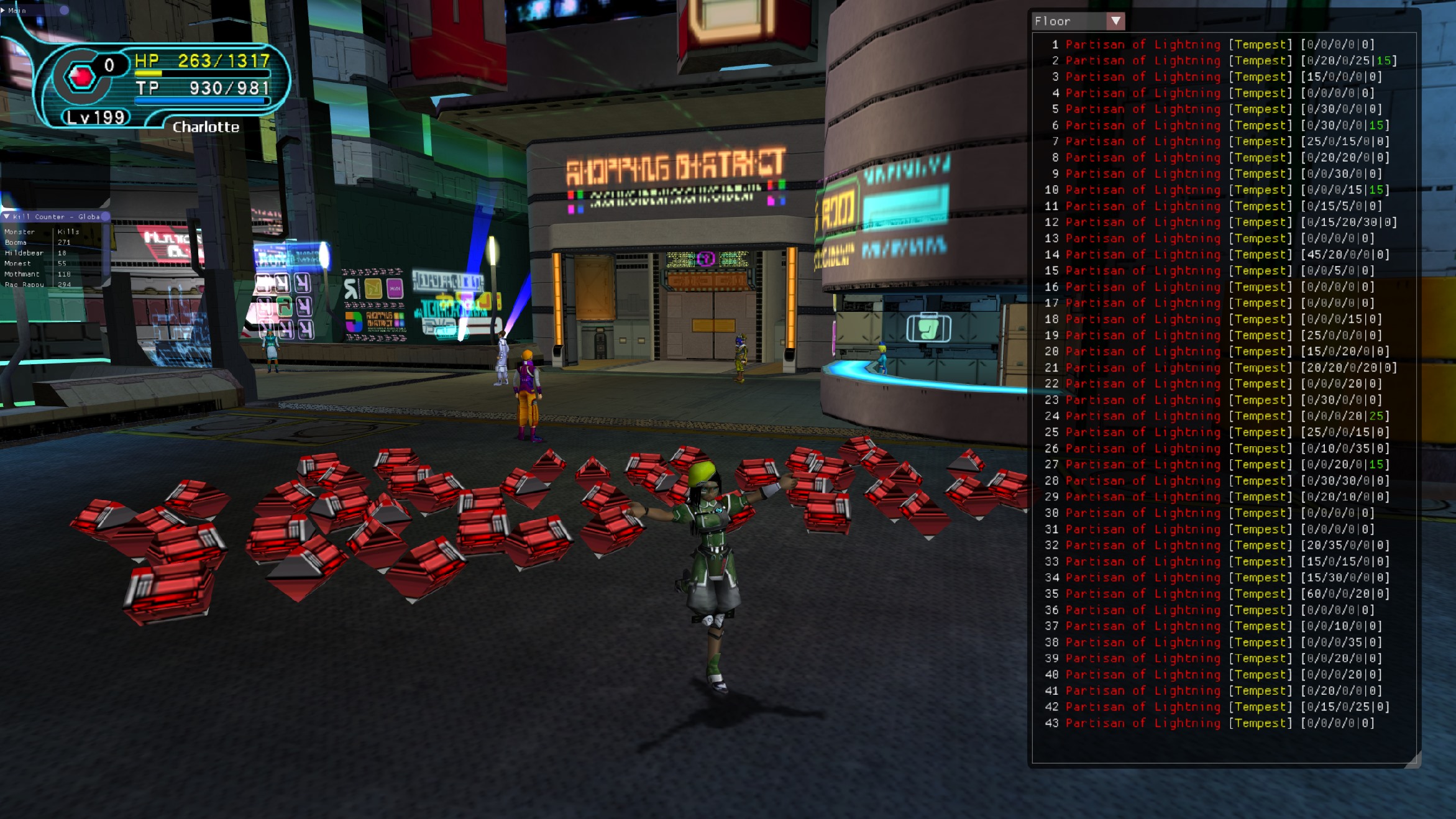Expand the collapsed Main window
The height and width of the screenshot is (819, 1456).
tap(3, 10)
